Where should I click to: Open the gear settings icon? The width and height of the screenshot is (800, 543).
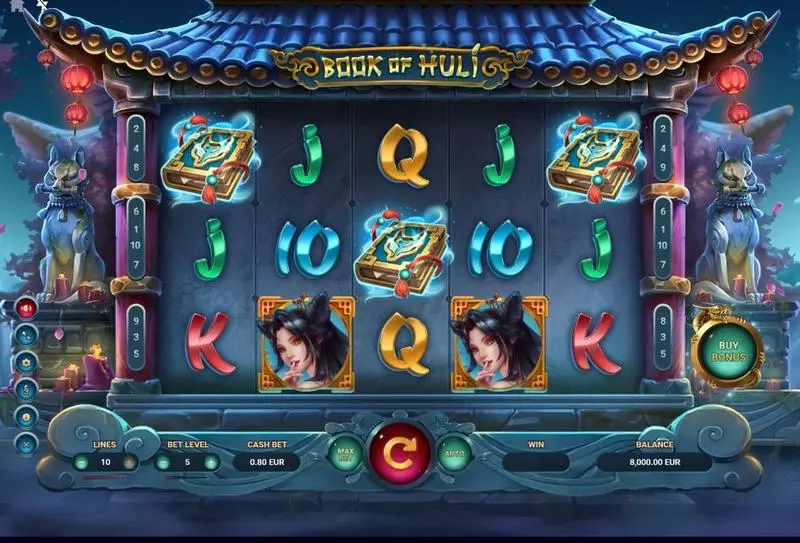(27, 362)
